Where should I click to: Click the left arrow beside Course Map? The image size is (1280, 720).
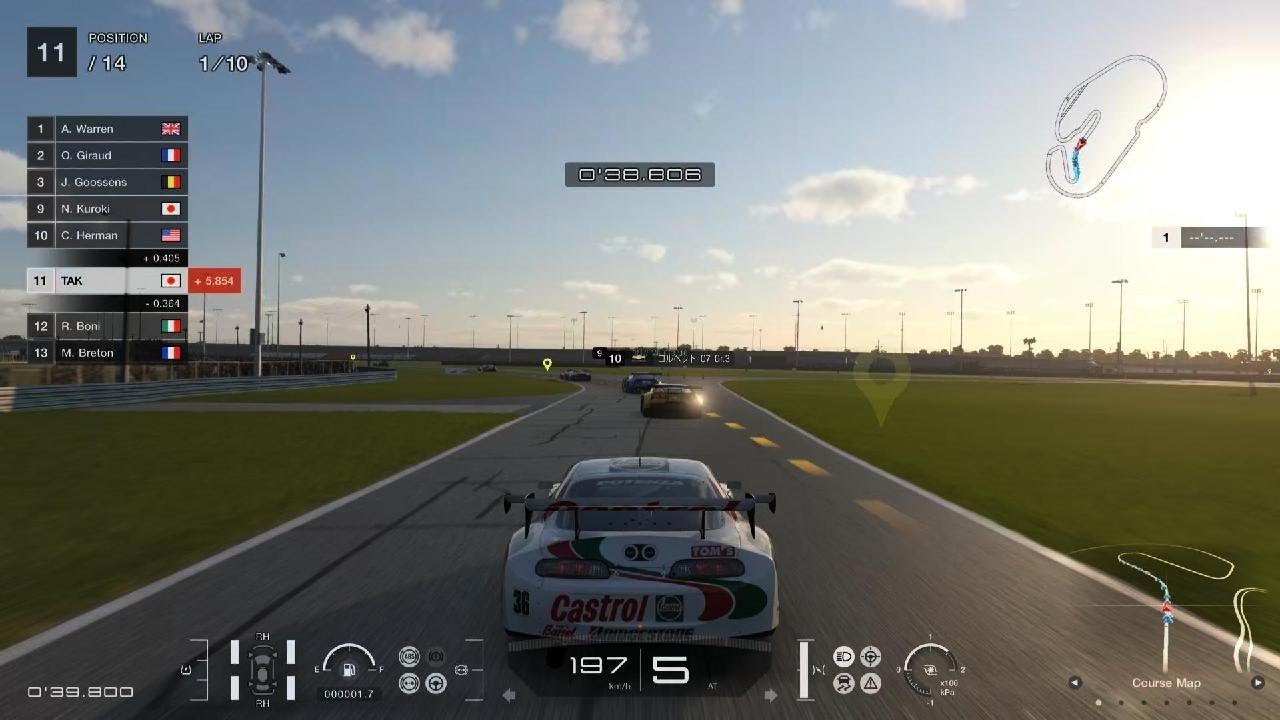[1075, 683]
